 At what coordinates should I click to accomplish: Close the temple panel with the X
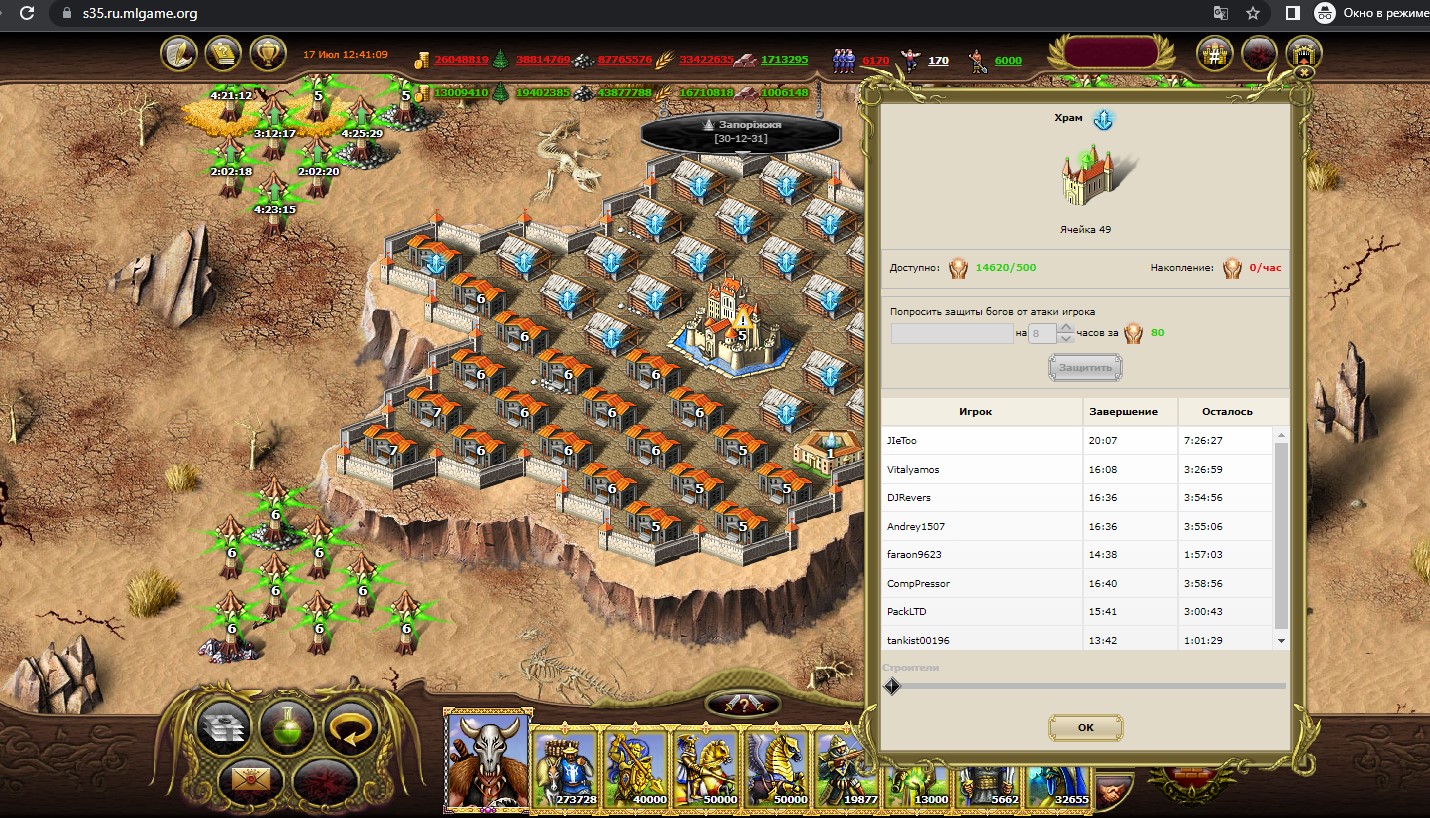pyautogui.click(x=1303, y=72)
